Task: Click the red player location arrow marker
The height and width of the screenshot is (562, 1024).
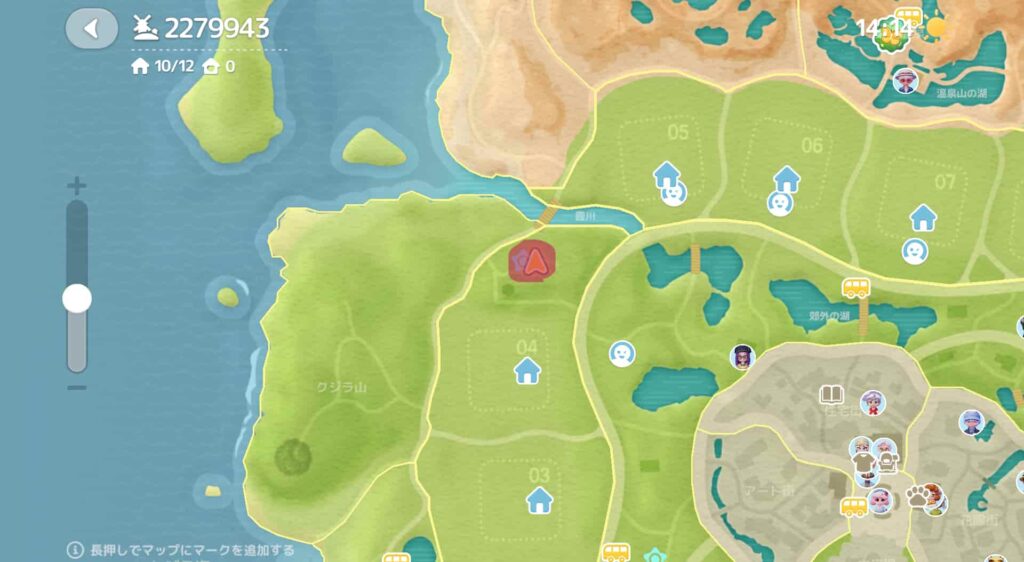Action: (535, 261)
